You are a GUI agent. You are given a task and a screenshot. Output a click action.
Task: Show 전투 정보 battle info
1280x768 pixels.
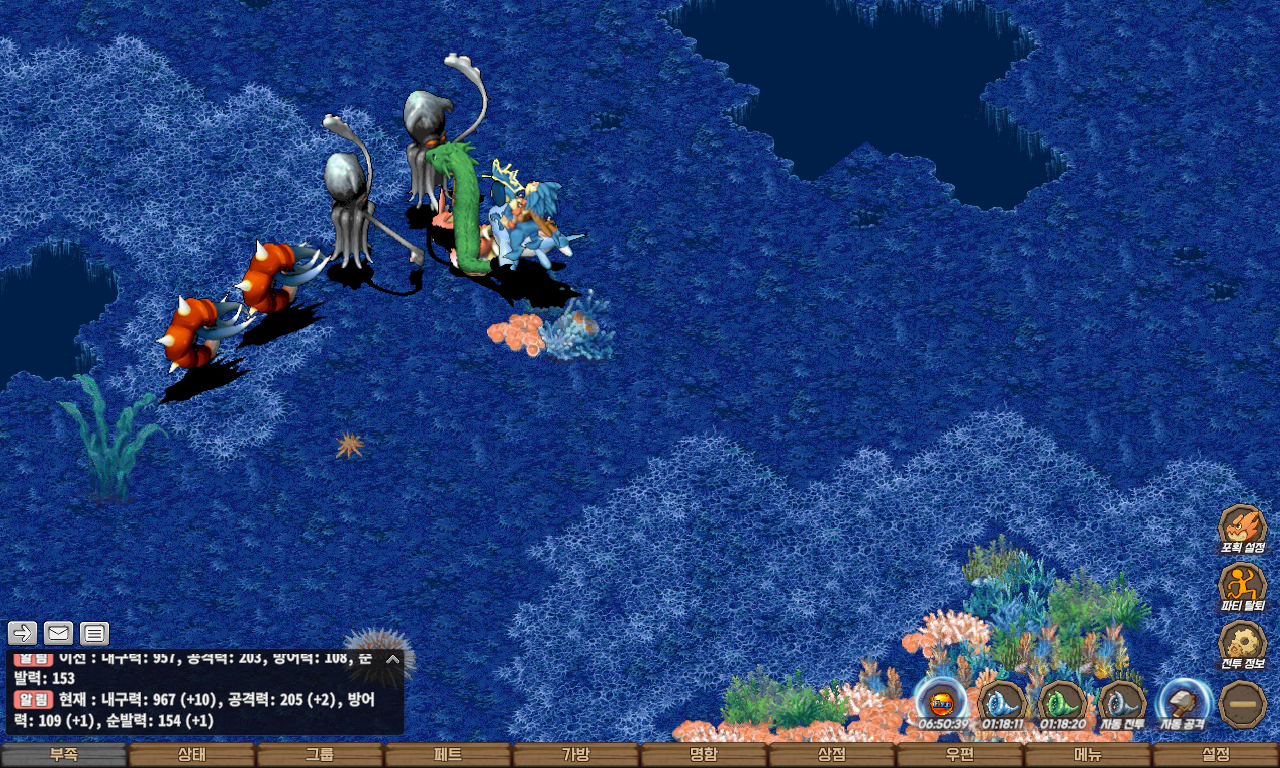tap(1243, 645)
